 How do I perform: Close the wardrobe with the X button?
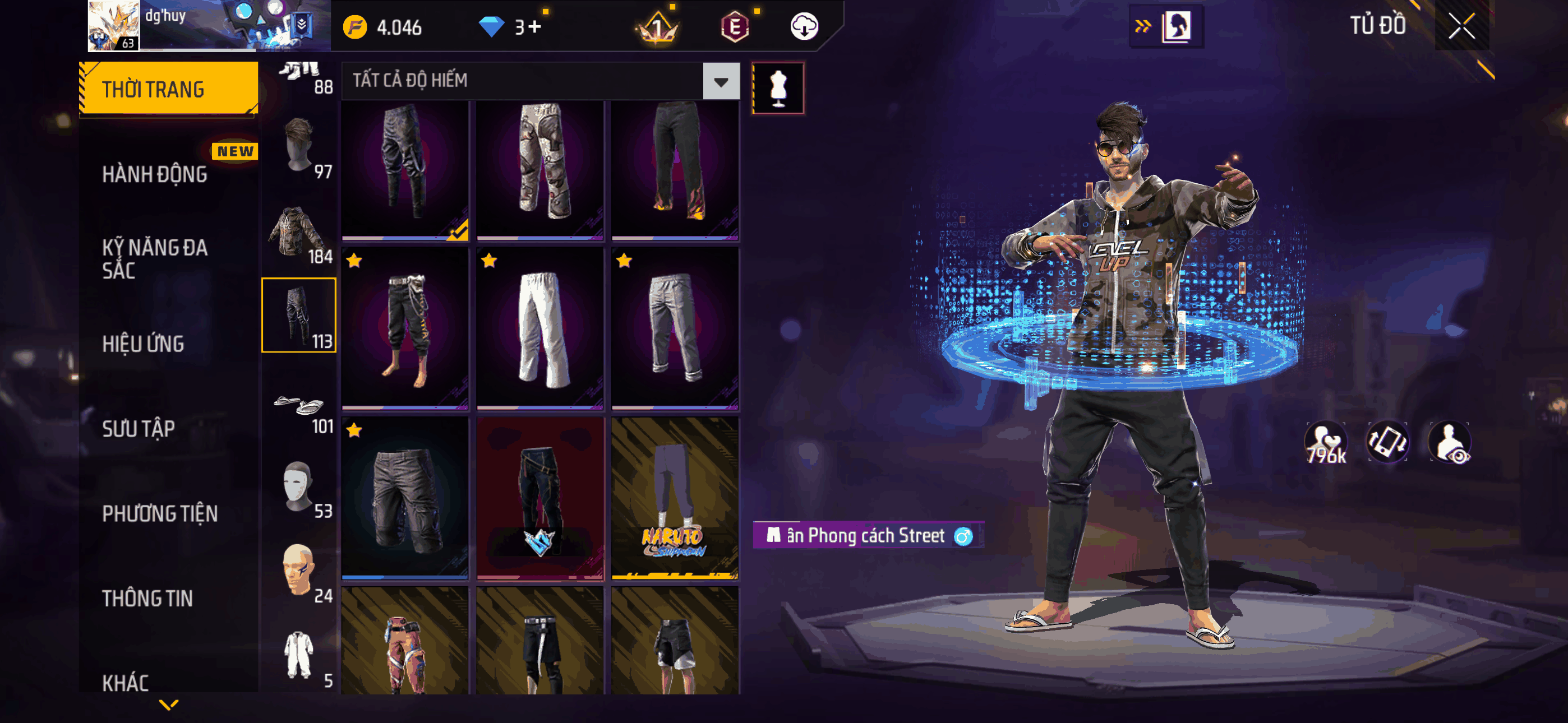(1461, 26)
